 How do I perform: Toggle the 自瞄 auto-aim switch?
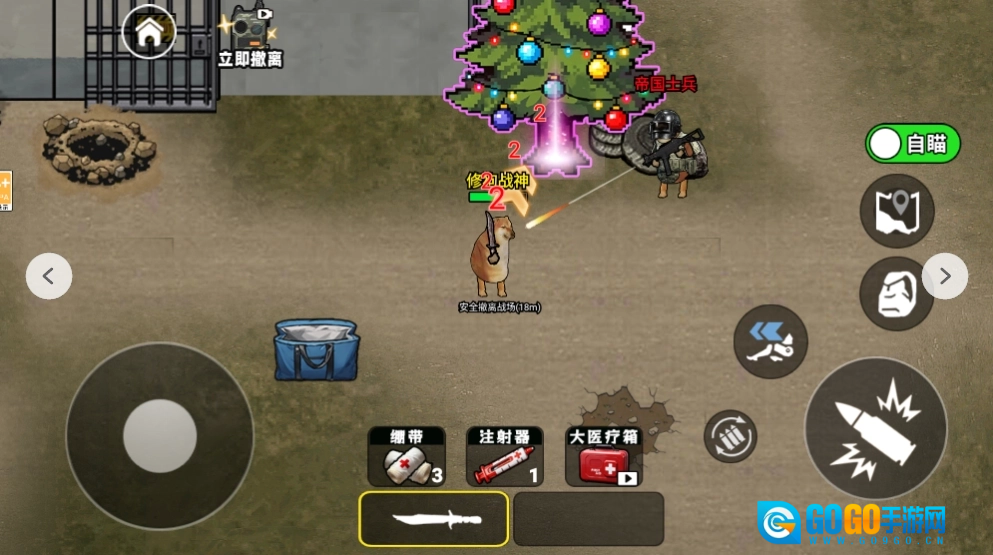[x=912, y=144]
